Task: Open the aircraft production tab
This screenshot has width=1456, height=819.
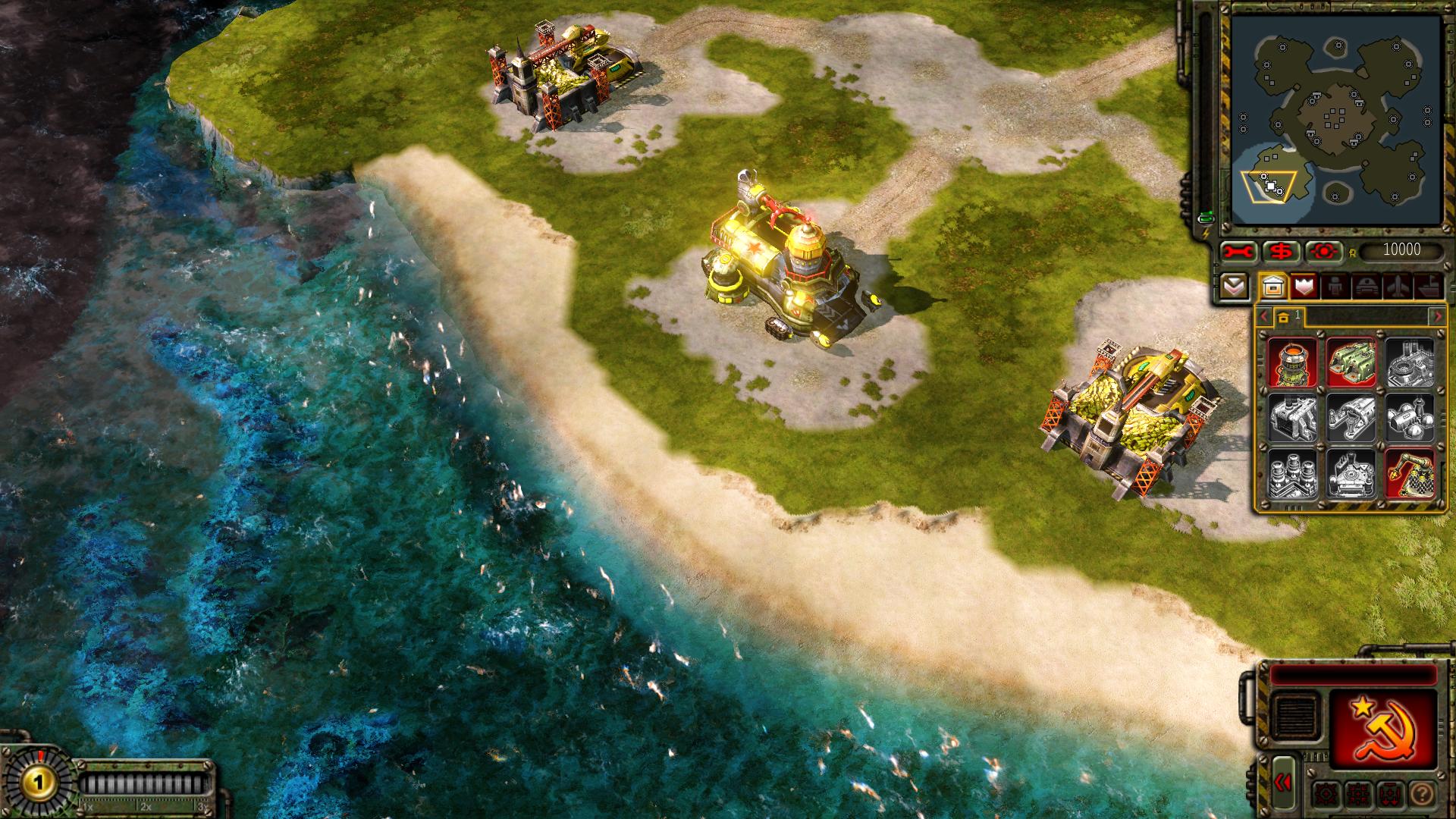Action: [x=1397, y=287]
